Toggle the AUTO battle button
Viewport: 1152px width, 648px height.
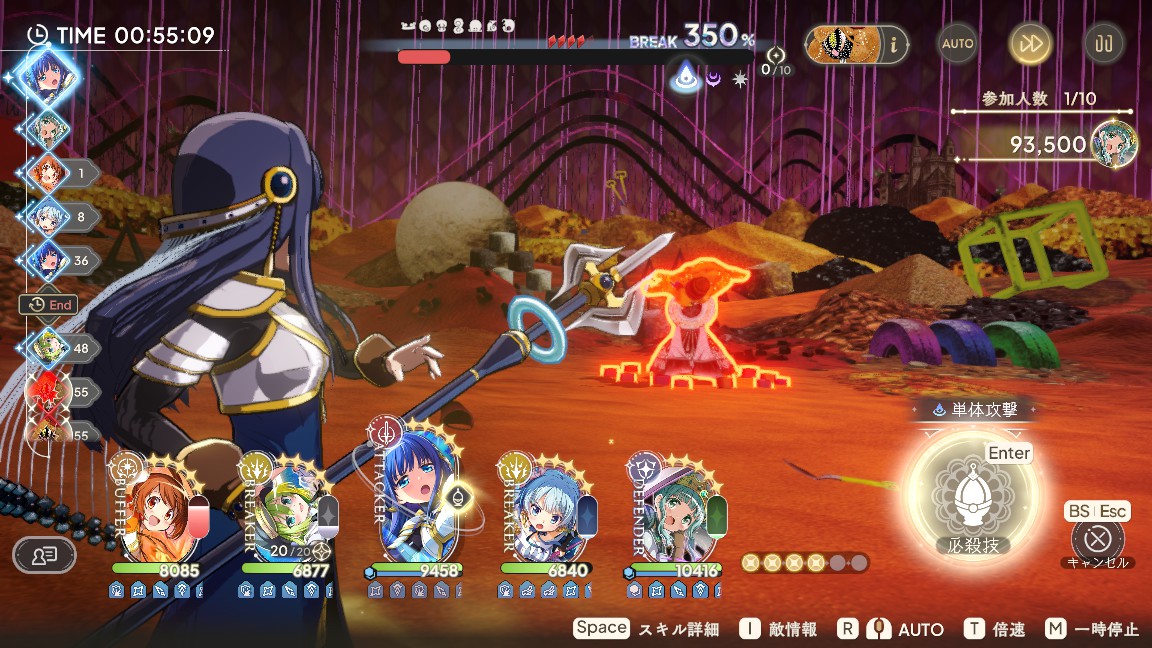coord(957,43)
